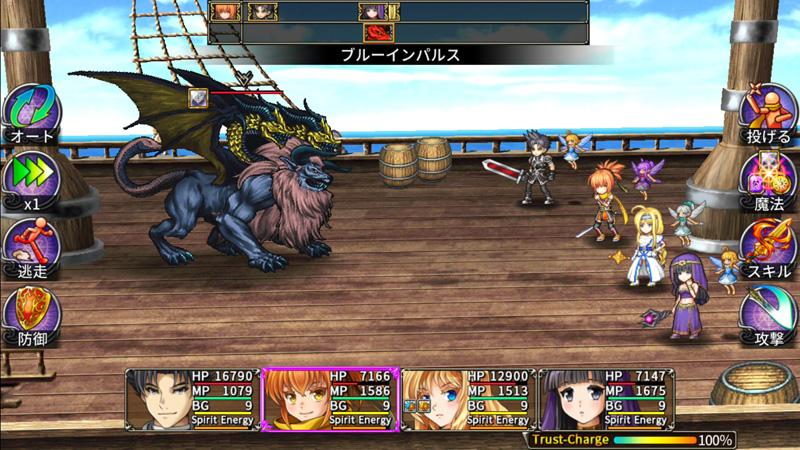Open the スキル skill menu
This screenshot has height=450, width=800.
coord(767,247)
